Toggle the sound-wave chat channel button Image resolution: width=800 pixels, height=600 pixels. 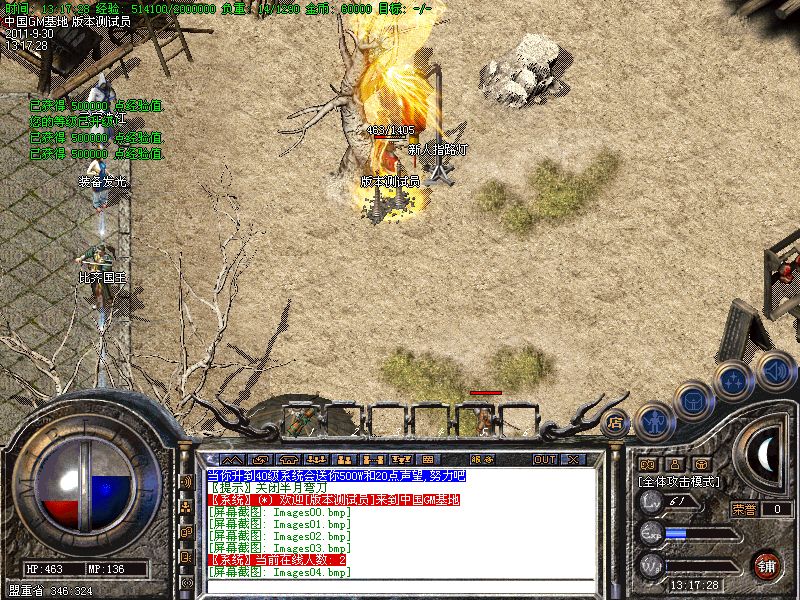click(x=185, y=481)
